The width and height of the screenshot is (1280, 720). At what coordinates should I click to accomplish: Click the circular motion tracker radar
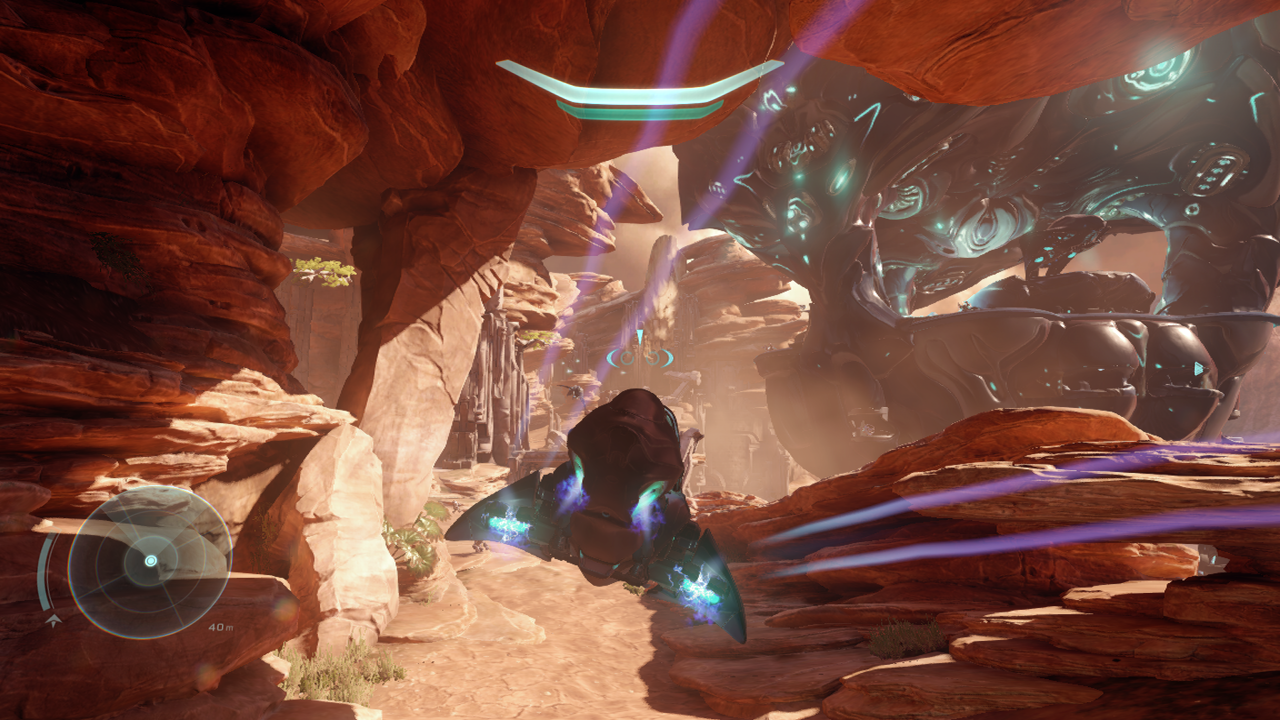(x=150, y=561)
